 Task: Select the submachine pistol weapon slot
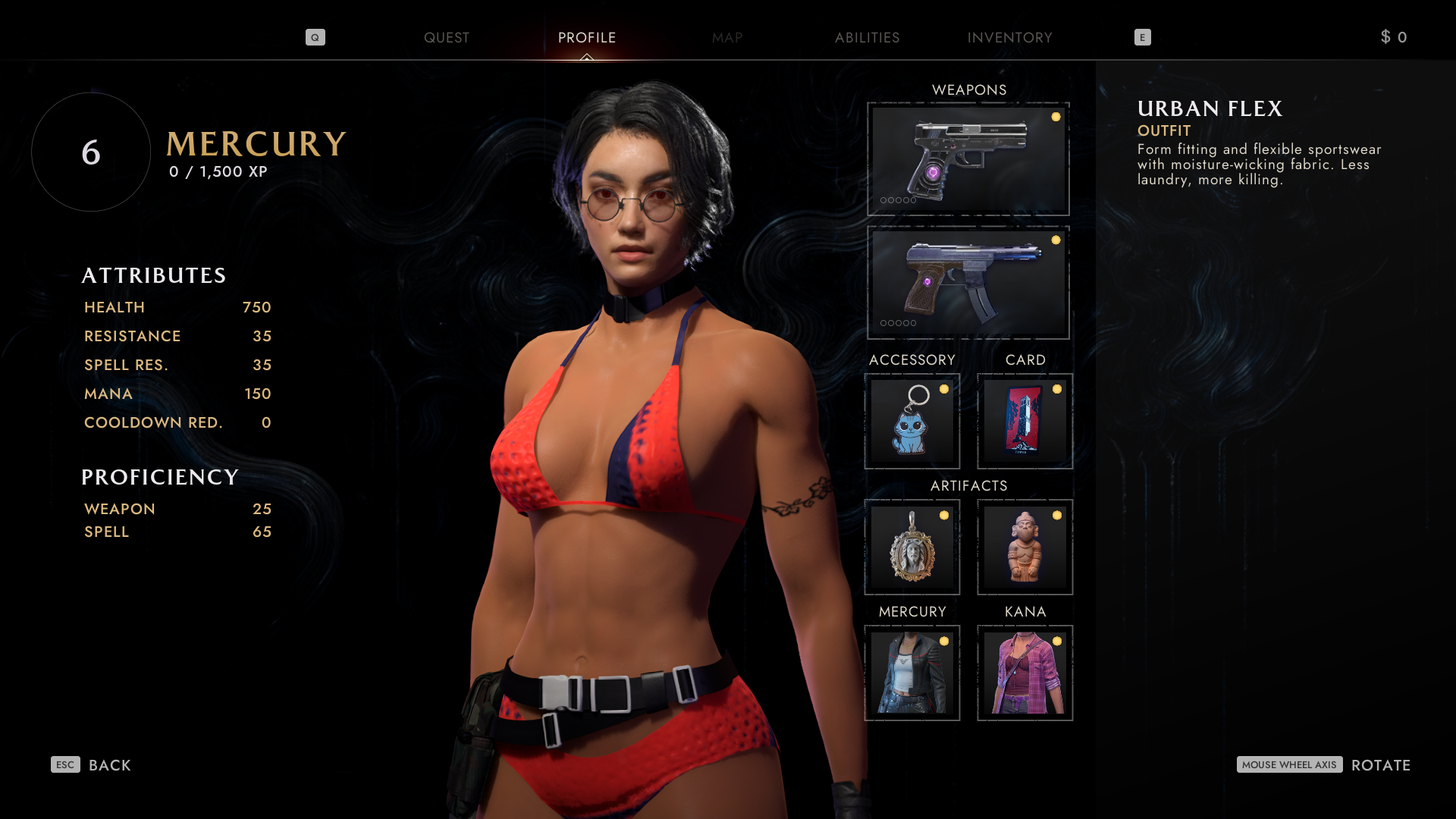coord(968,282)
